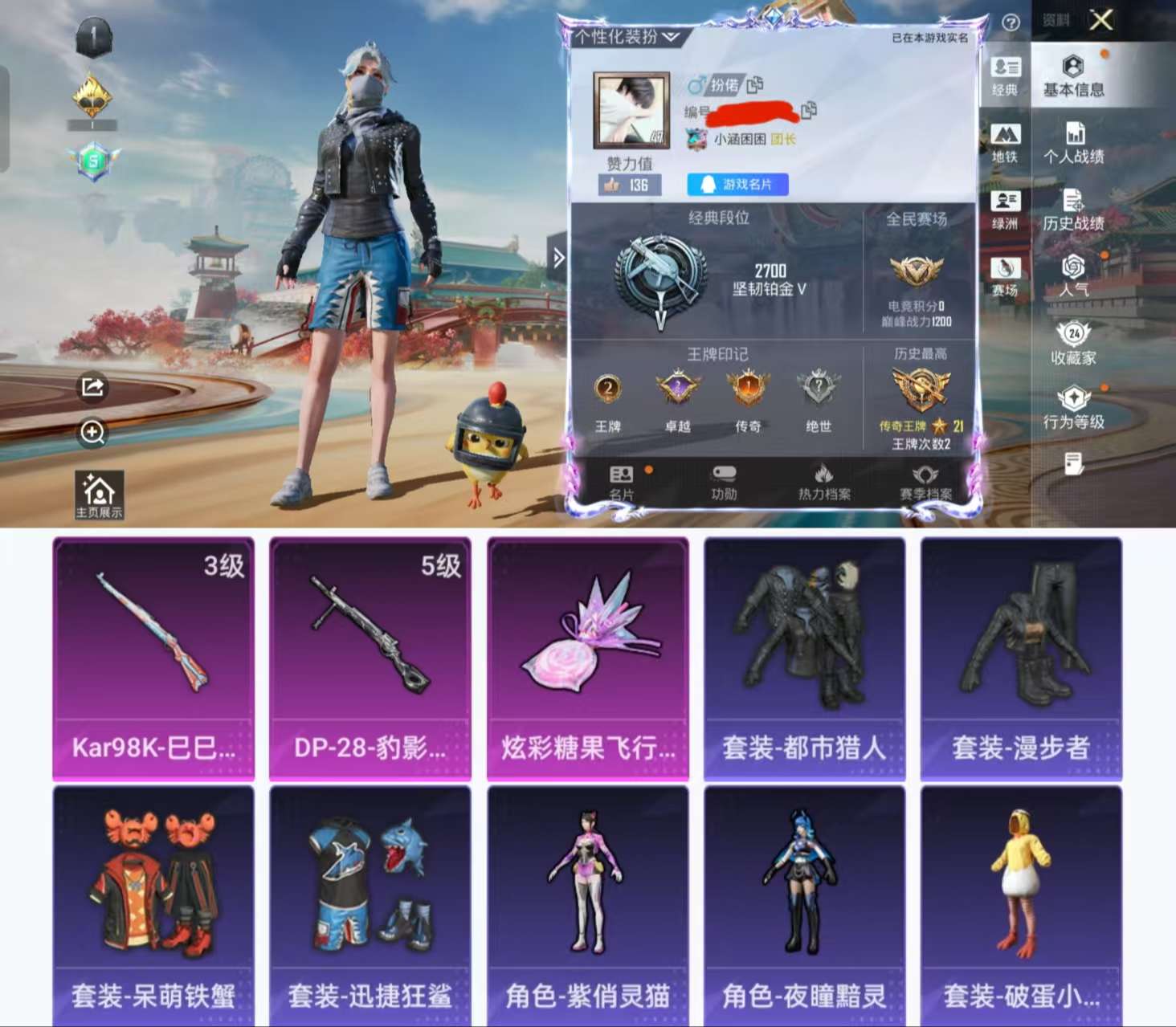Click the share arrow icon on the left

click(x=94, y=388)
